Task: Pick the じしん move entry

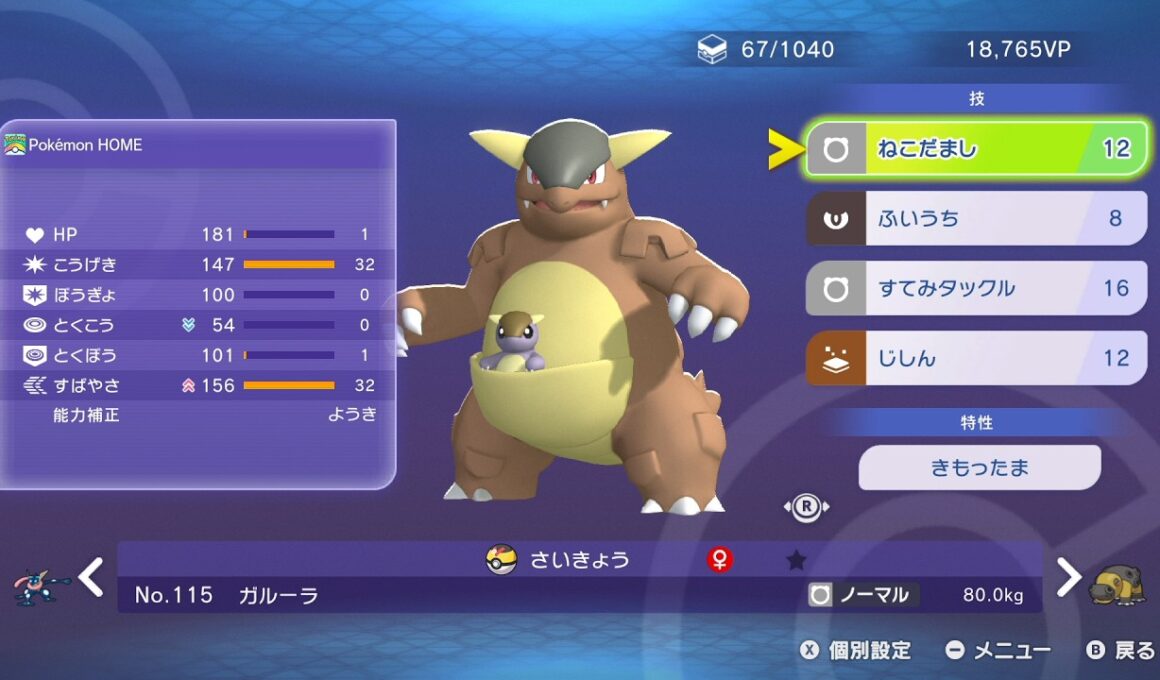Action: 975,358
